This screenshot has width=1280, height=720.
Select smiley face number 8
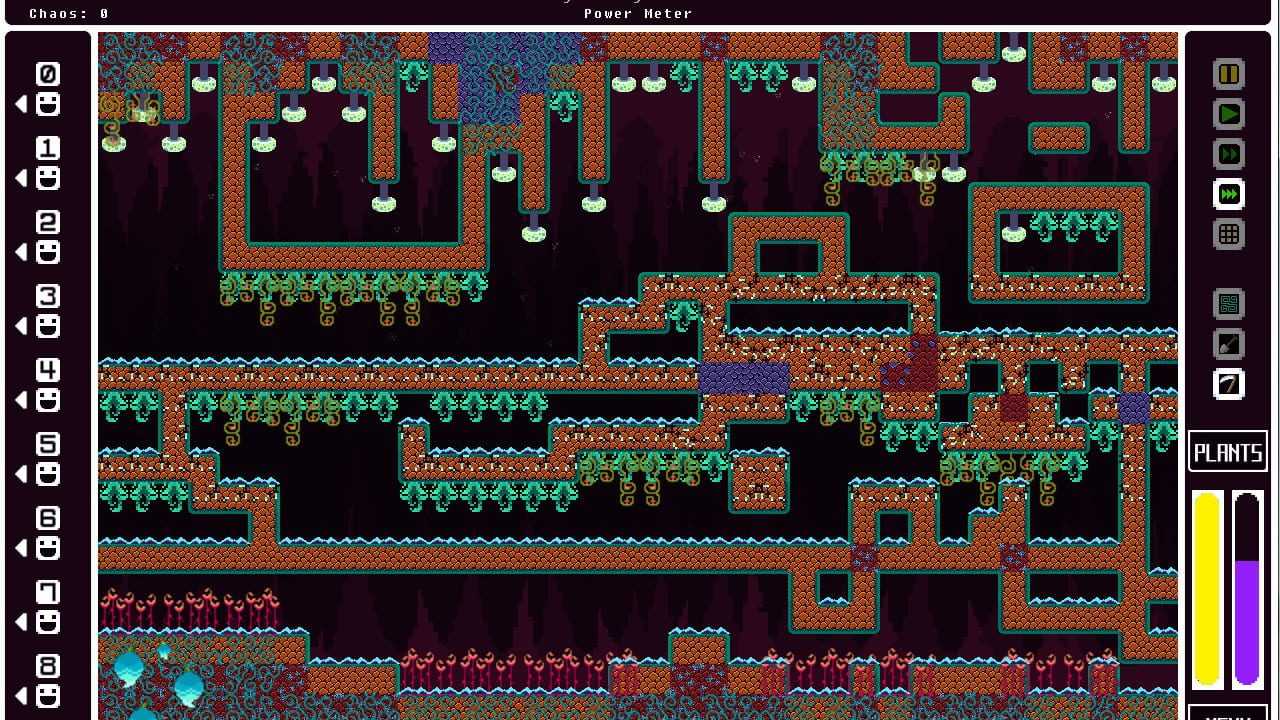click(x=47, y=696)
